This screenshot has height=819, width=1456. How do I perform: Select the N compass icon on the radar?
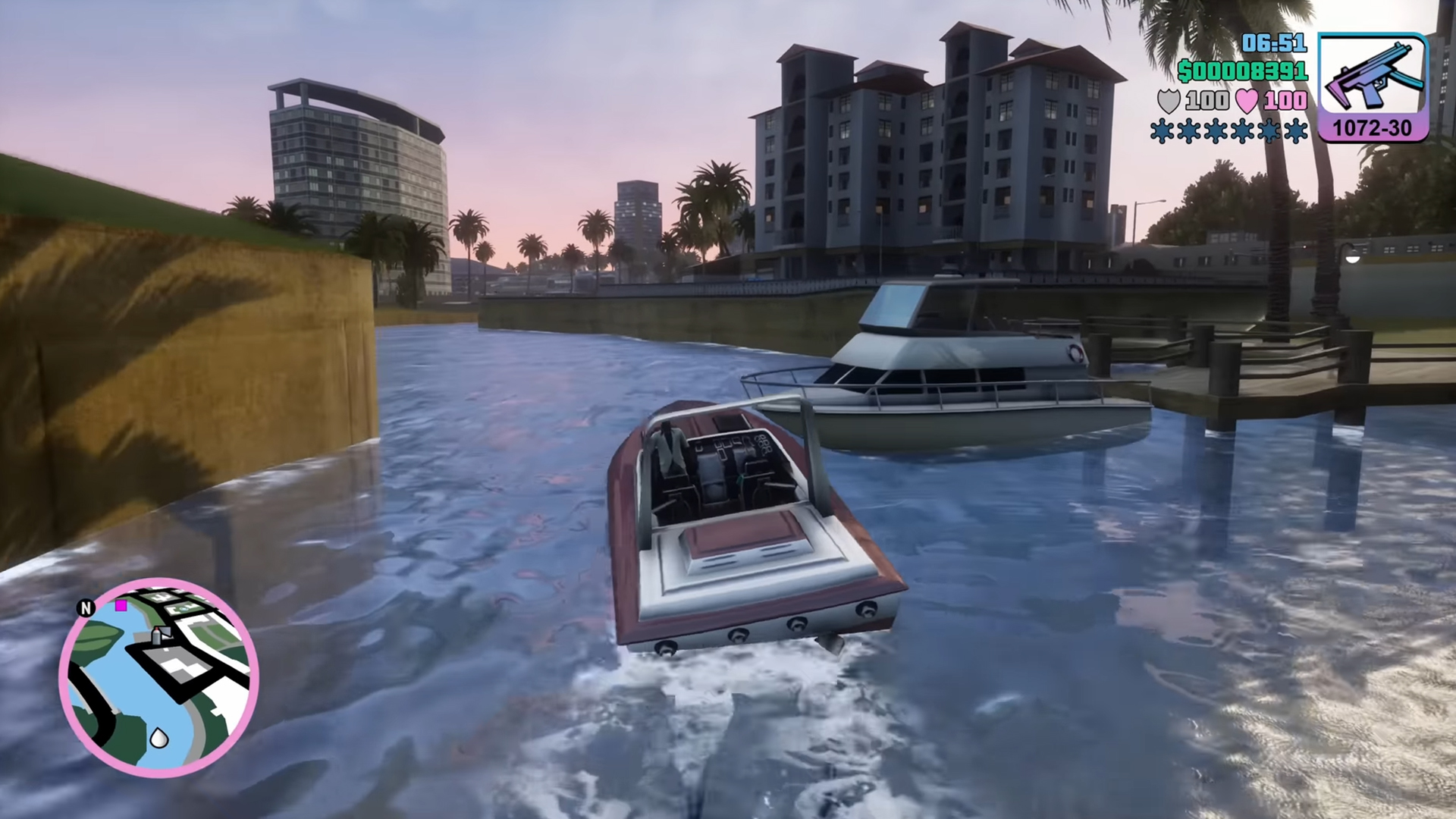pyautogui.click(x=86, y=609)
